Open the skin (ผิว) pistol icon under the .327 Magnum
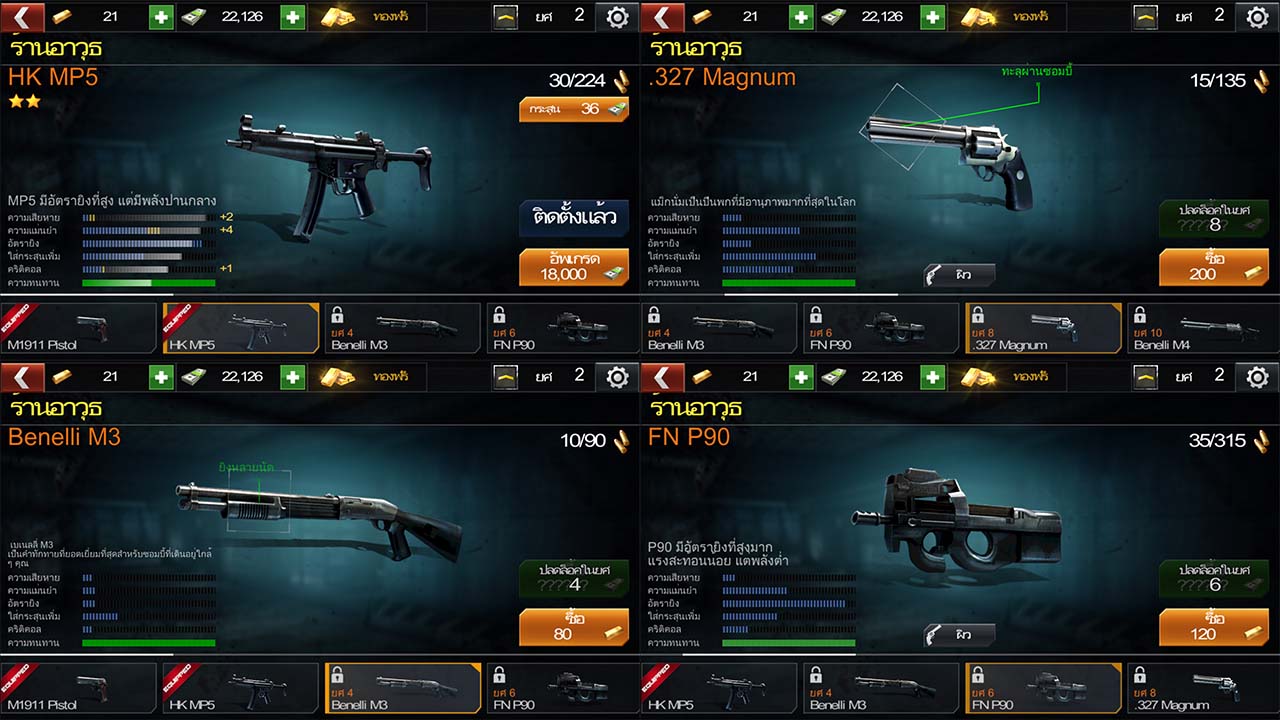 [x=958, y=272]
